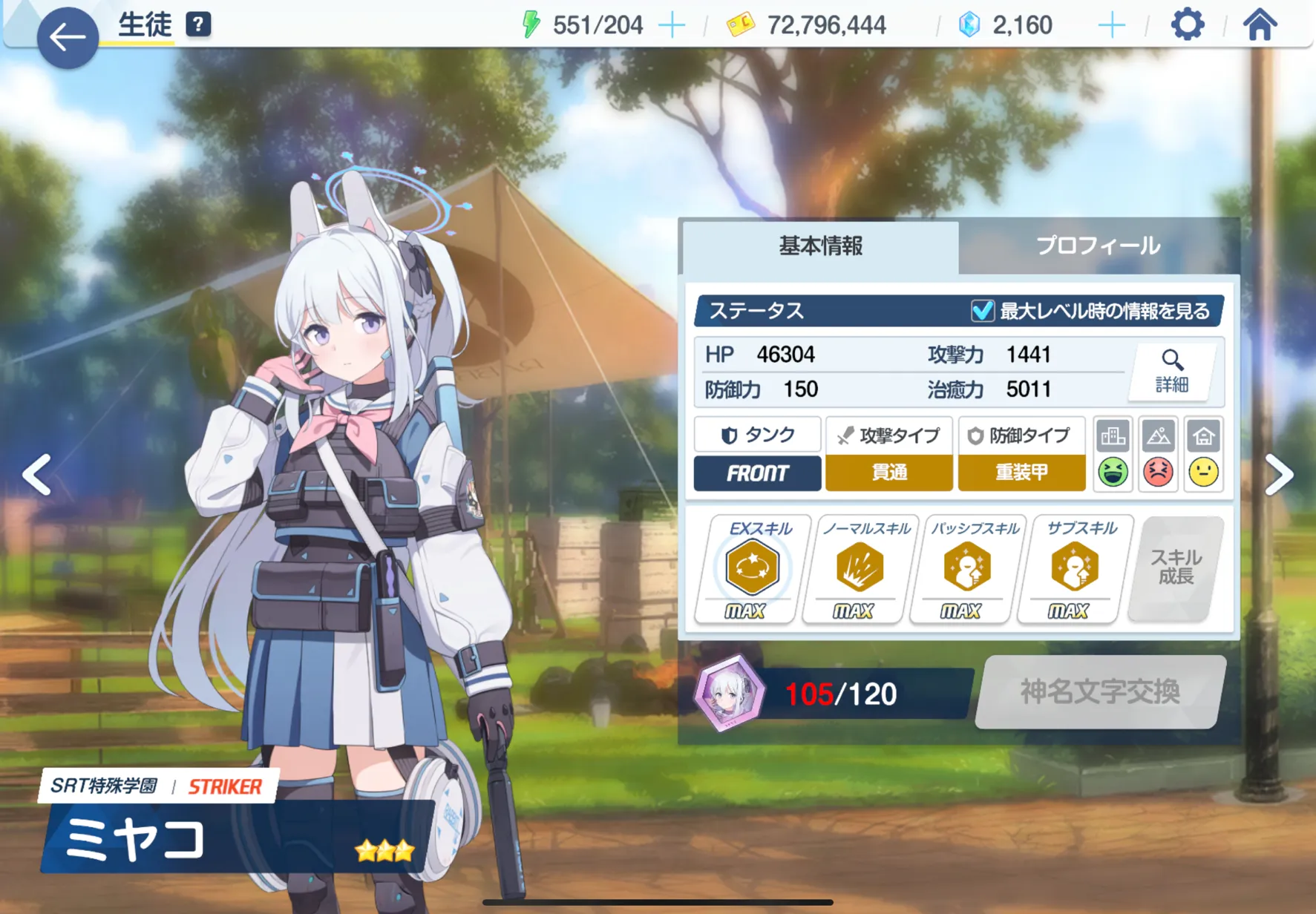Toggle 最大レベル時の情報を見る checkbox

click(982, 311)
